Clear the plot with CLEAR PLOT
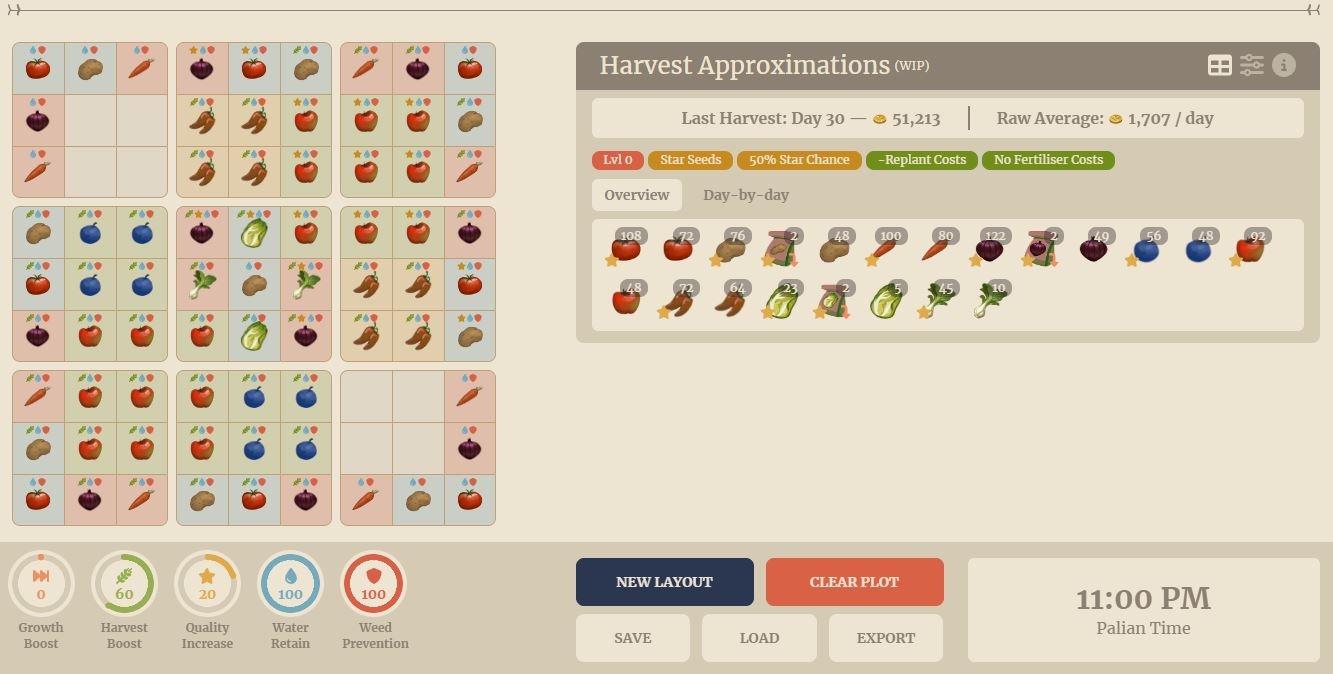Screen dimensions: 1333x674 [x=854, y=582]
